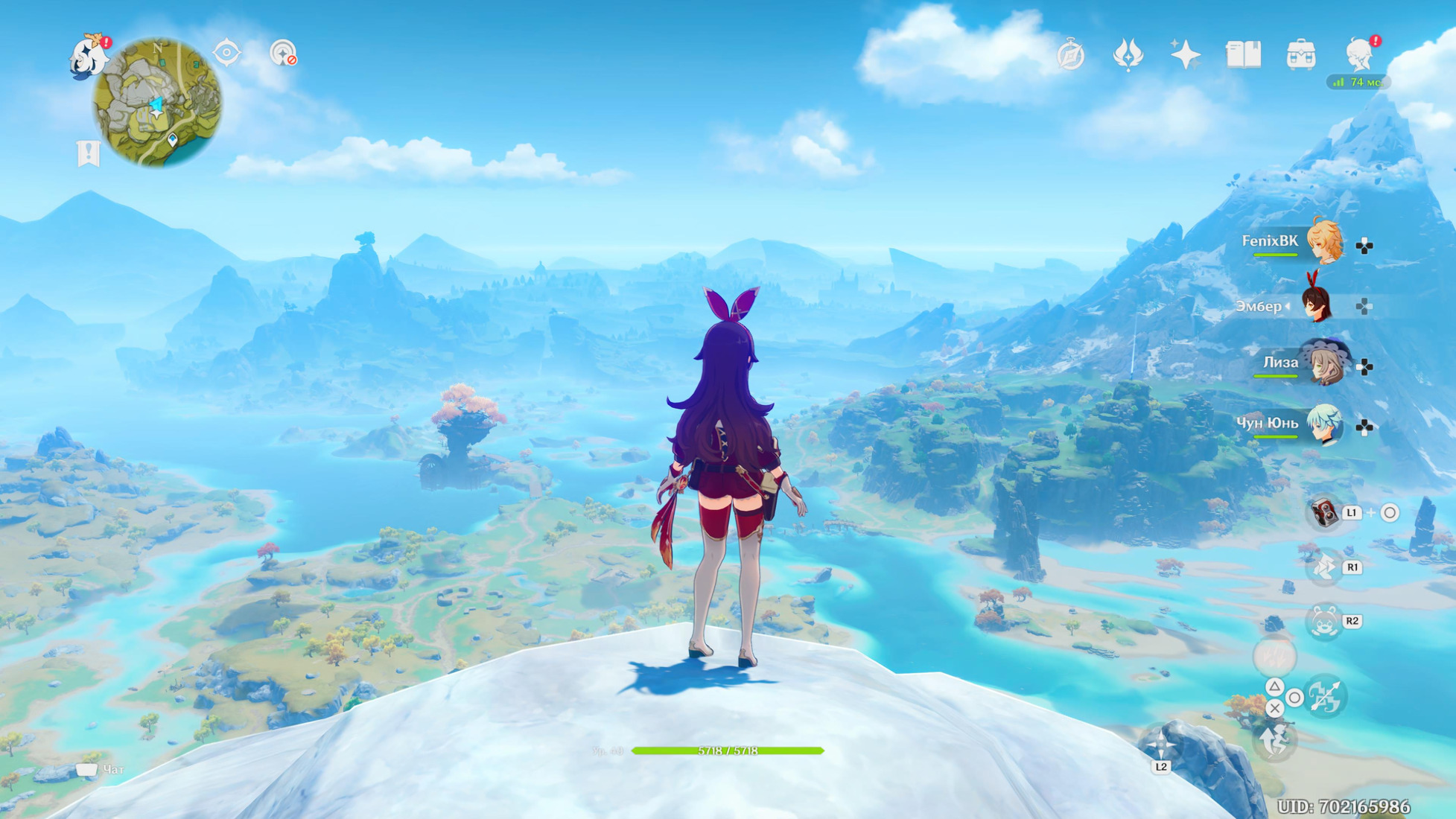Open the Adventurer Handbook book icon

pos(1243,54)
